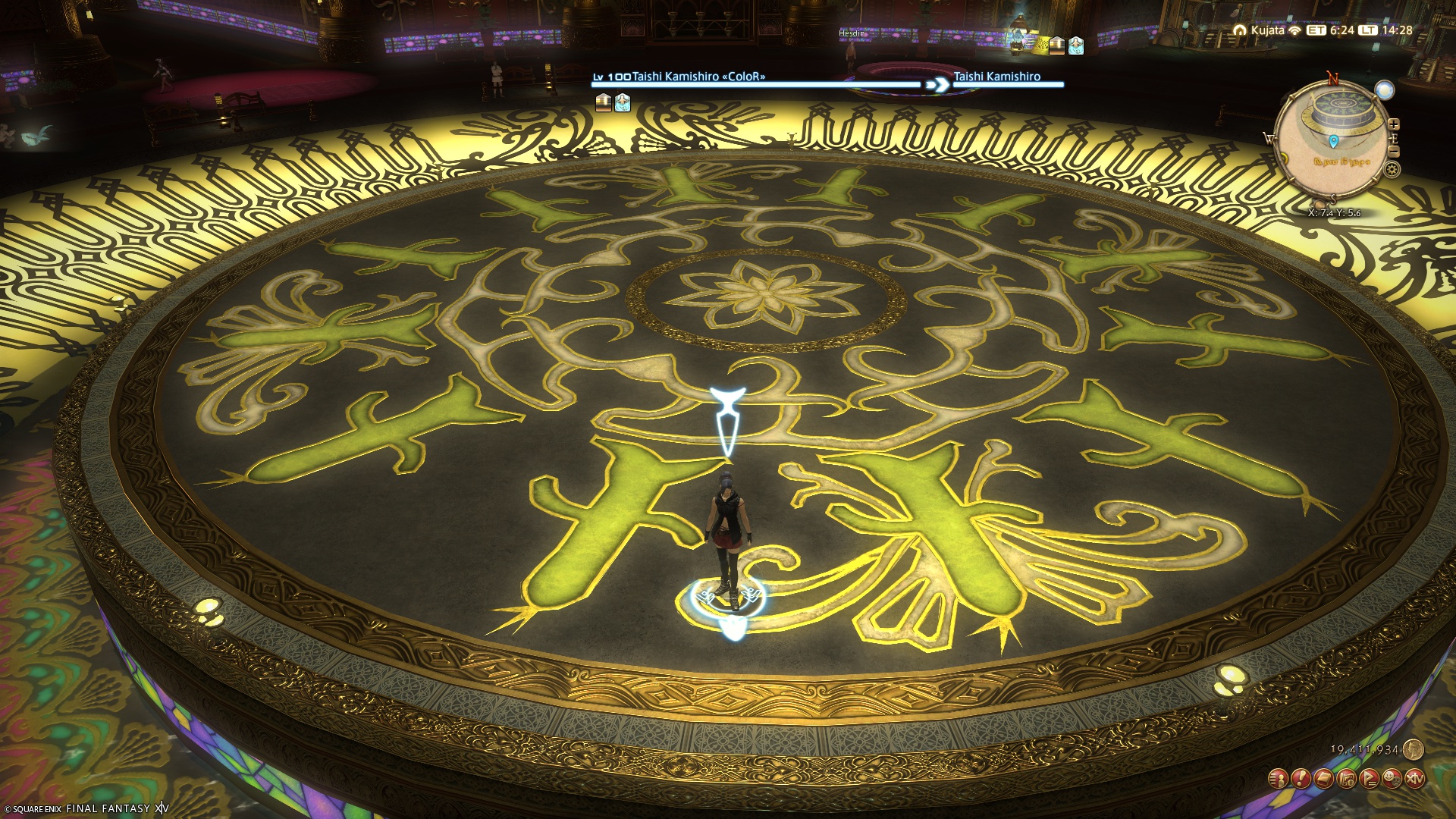Open the Travel map menu icon
Viewport: 1456px width, 819px height.
pos(1347,778)
